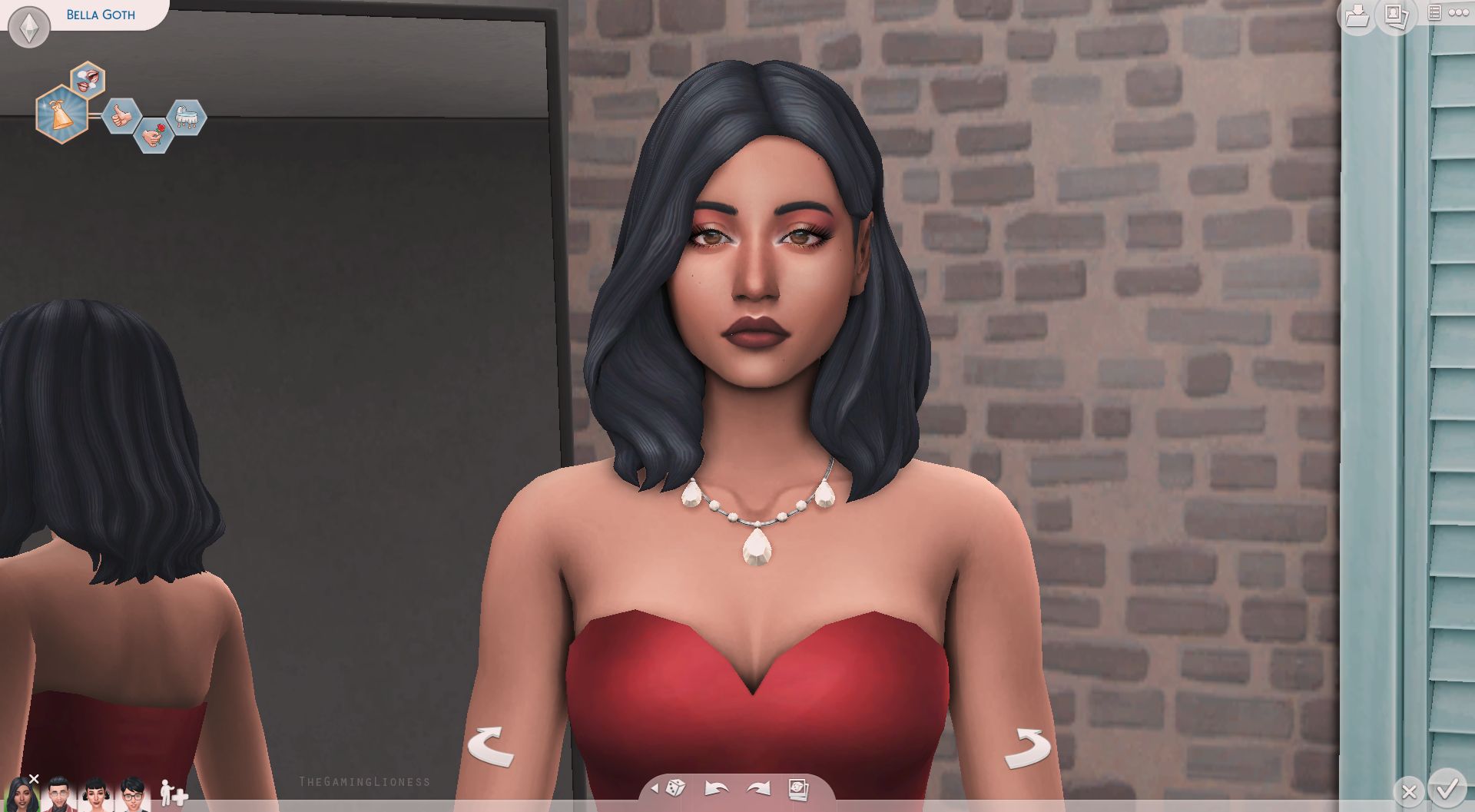Screen dimensions: 1475x812
Task: Select the traits hand-with-rose hexagon
Action: 154,134
